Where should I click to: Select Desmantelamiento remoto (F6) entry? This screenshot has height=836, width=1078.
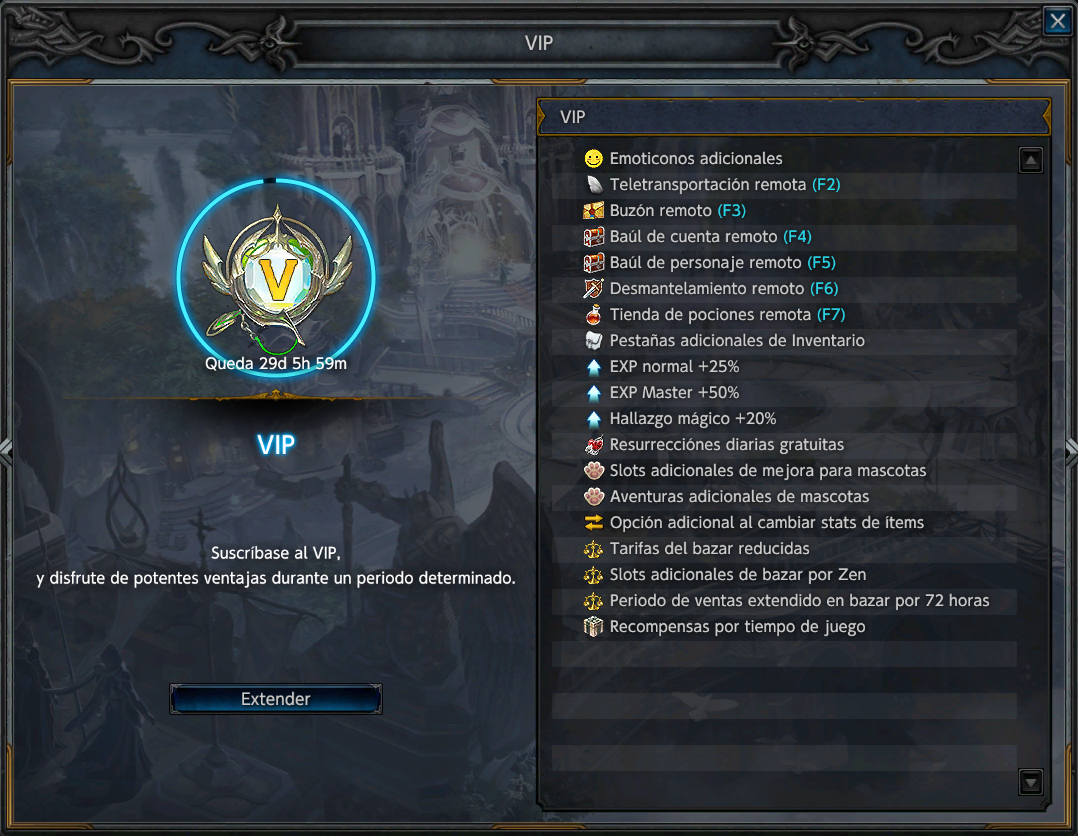(723, 288)
